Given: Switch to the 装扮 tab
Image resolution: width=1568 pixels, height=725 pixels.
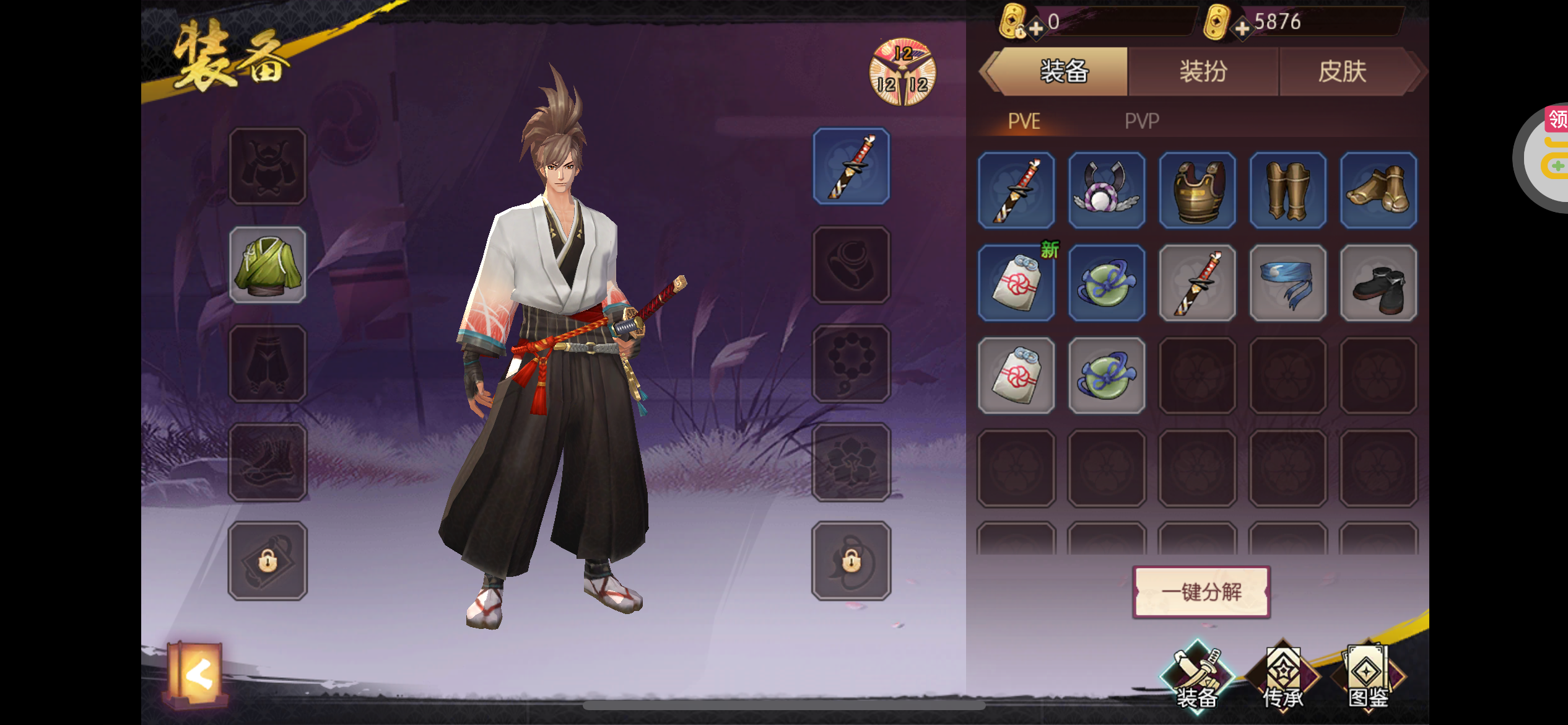Looking at the screenshot, I should click(x=1203, y=72).
